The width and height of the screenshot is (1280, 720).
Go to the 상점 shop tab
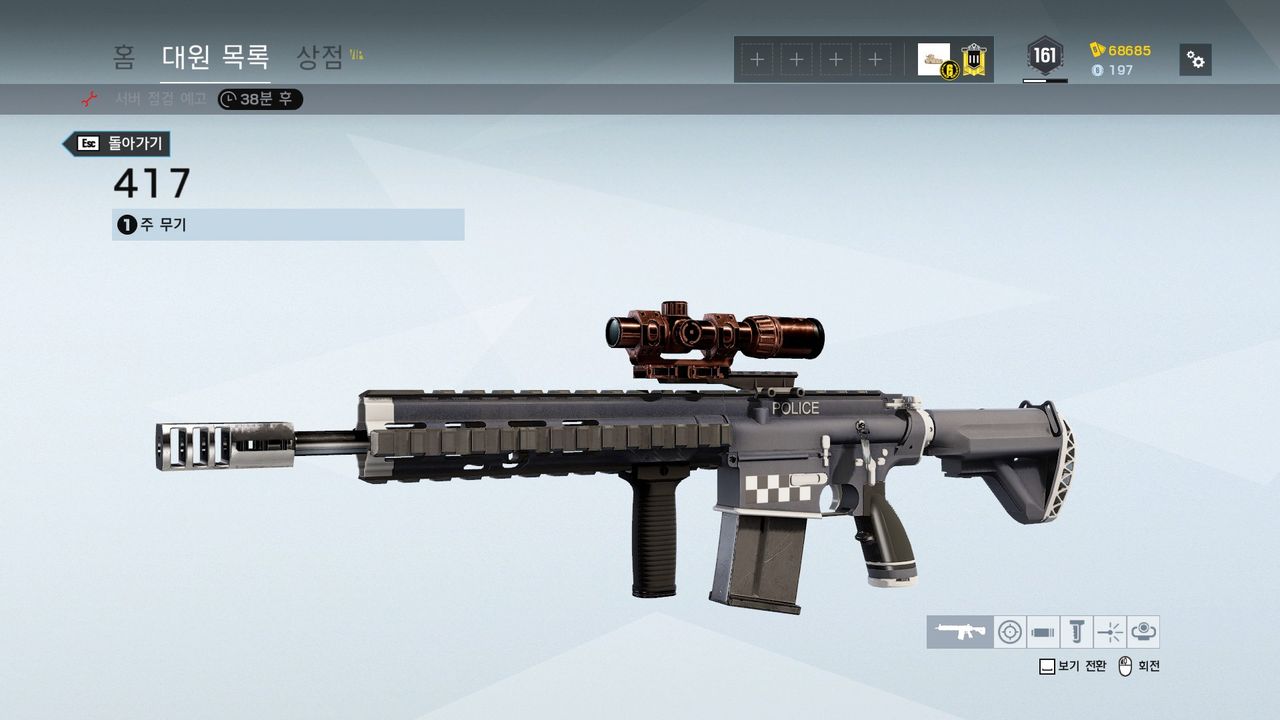(321, 58)
